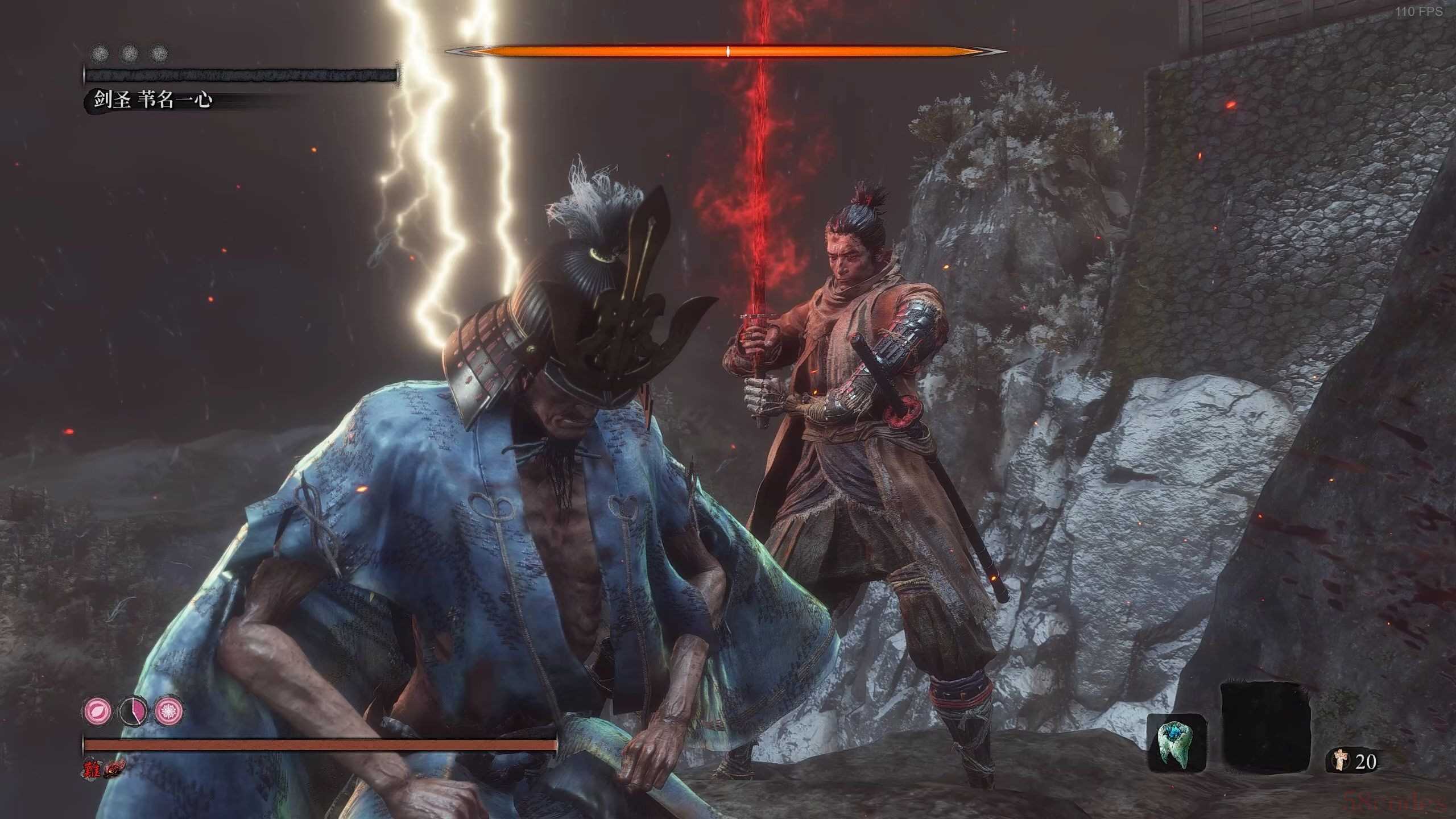
Task: Click the half-charged resurrection node
Action: point(133,711)
